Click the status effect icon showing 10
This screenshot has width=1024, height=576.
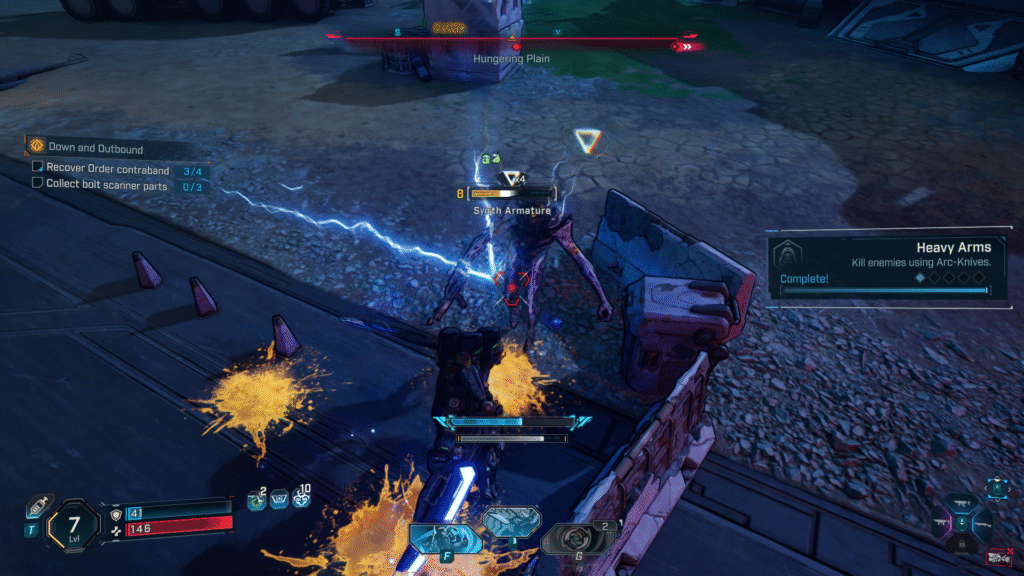click(x=304, y=497)
